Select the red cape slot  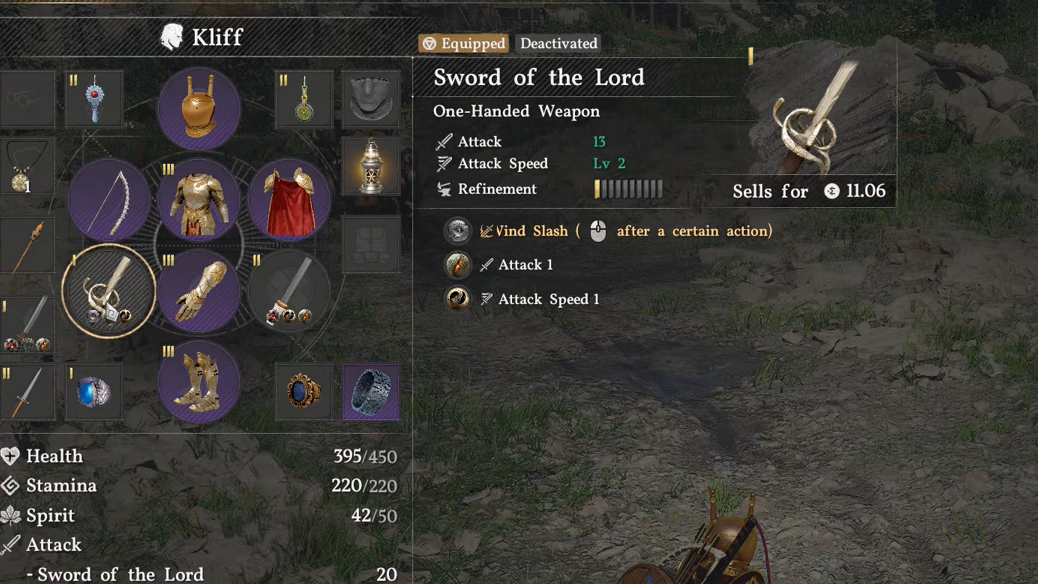289,200
